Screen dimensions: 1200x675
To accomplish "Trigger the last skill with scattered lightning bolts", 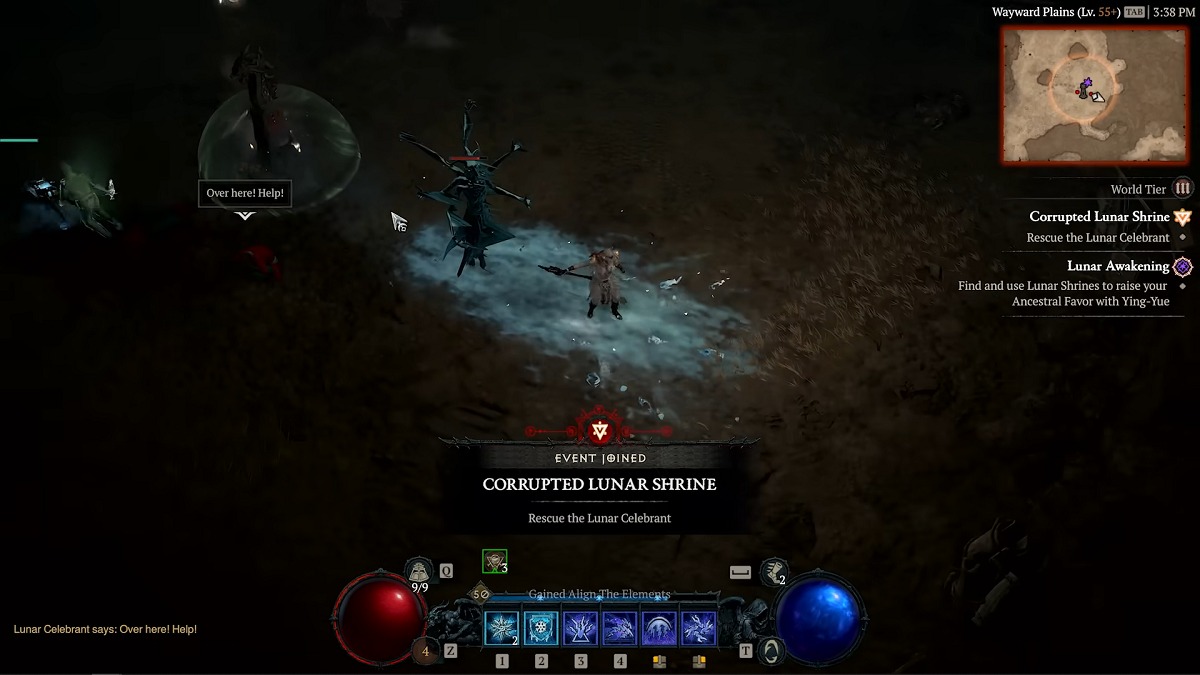I will pos(699,628).
